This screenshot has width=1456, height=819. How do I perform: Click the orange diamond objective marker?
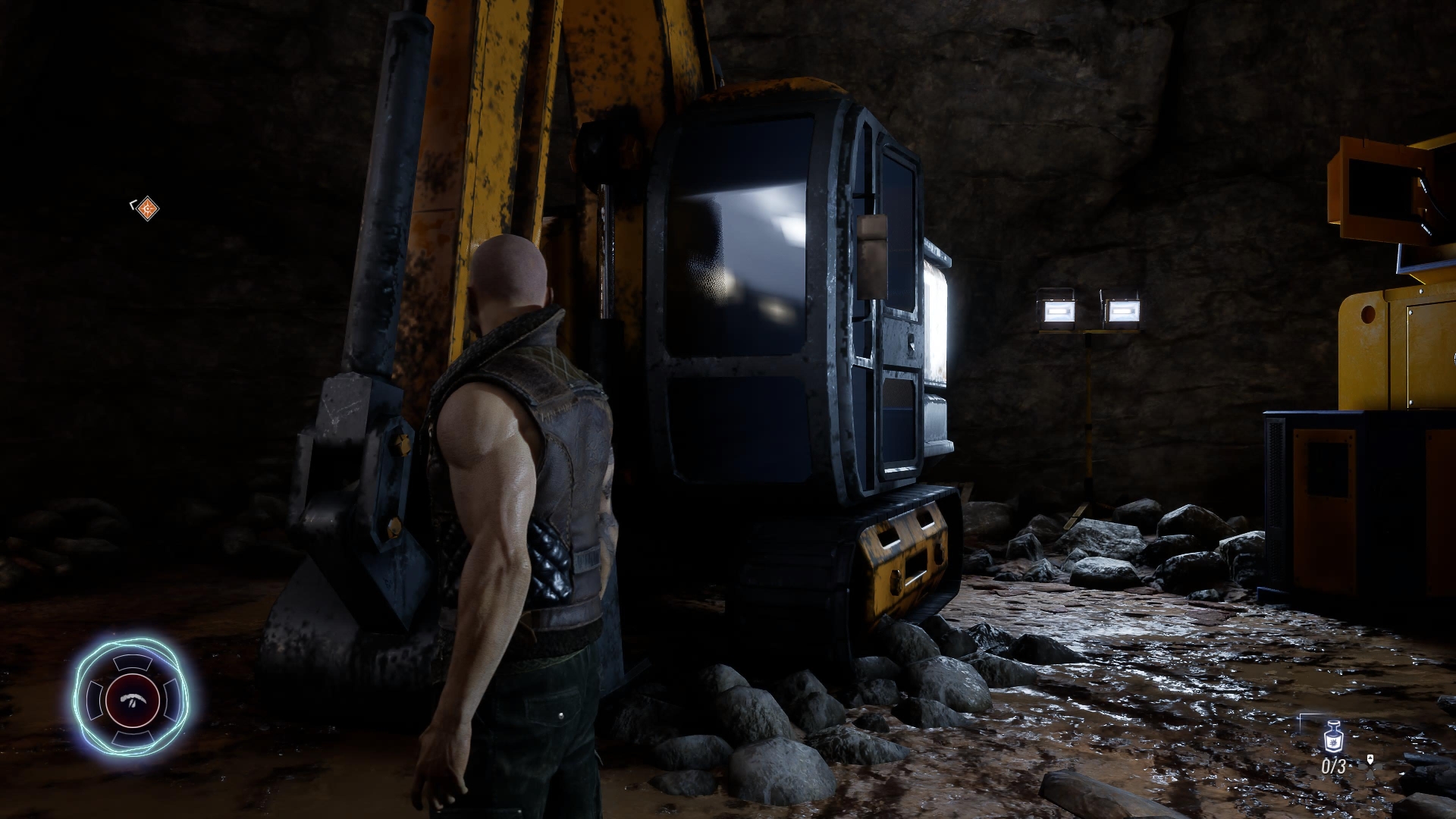point(148,208)
